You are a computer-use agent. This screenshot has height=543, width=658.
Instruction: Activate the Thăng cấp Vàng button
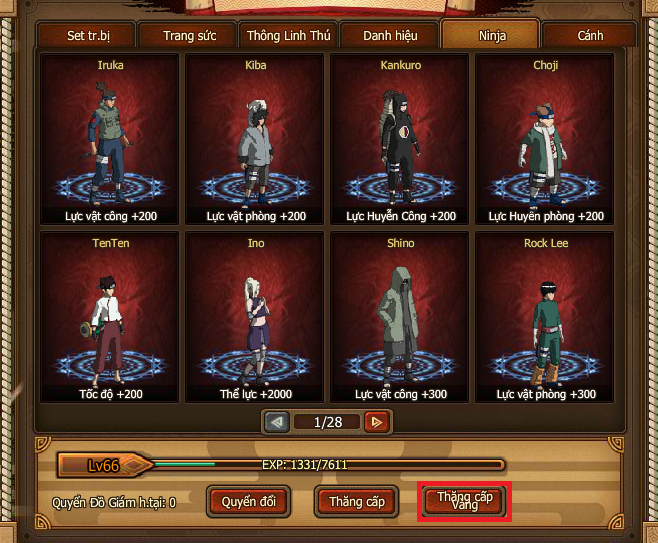pyautogui.click(x=464, y=501)
